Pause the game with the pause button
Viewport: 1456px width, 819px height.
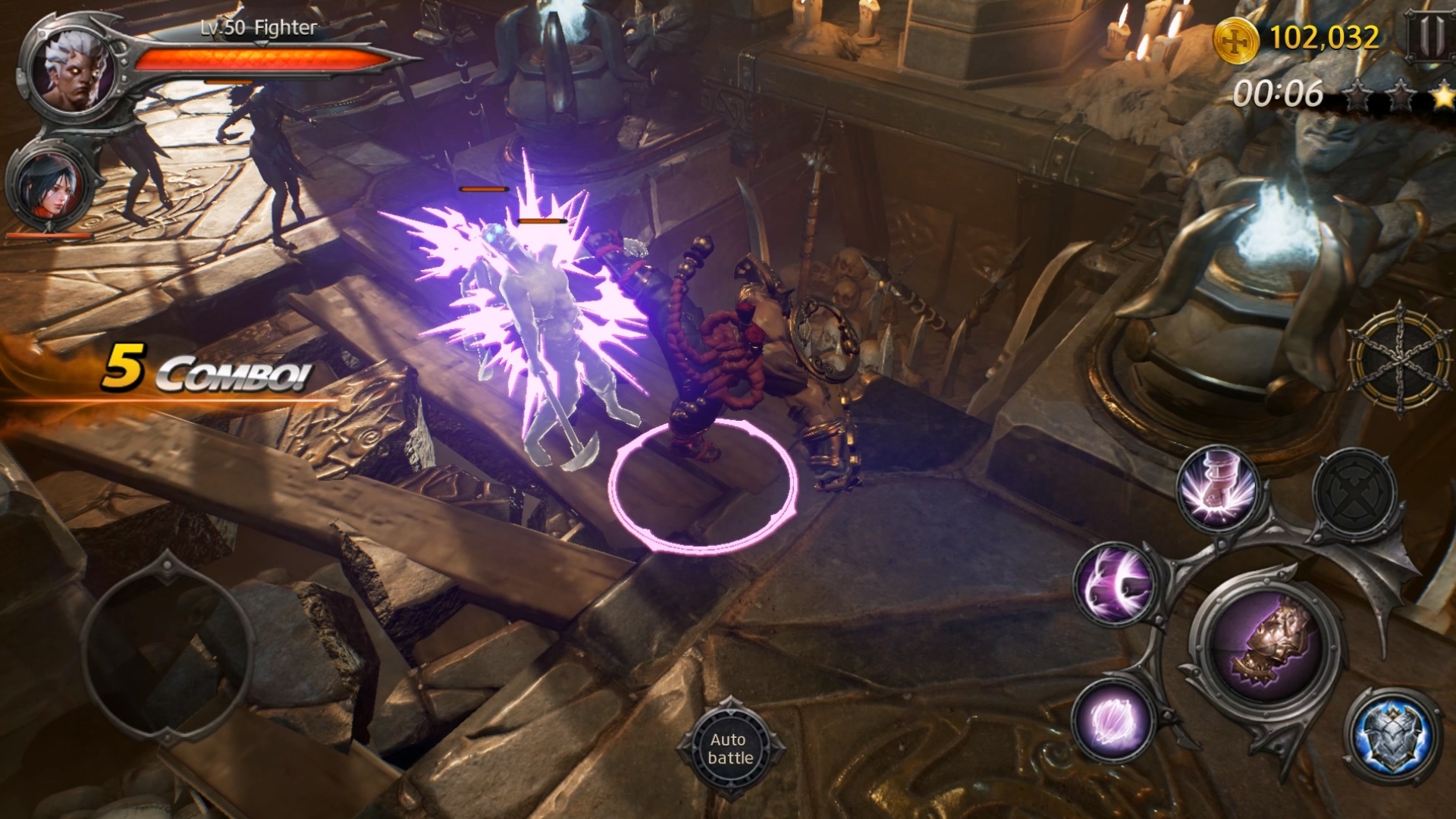tap(1430, 36)
